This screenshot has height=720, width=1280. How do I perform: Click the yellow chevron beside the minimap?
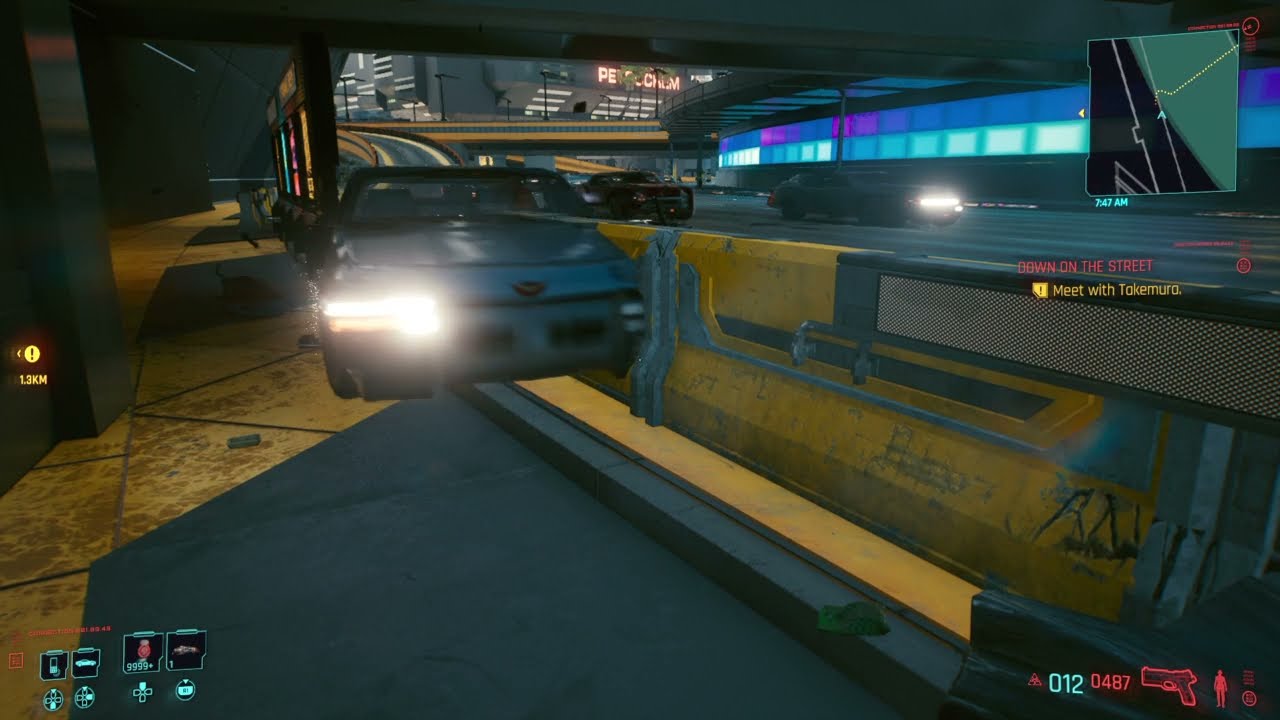tap(1080, 114)
